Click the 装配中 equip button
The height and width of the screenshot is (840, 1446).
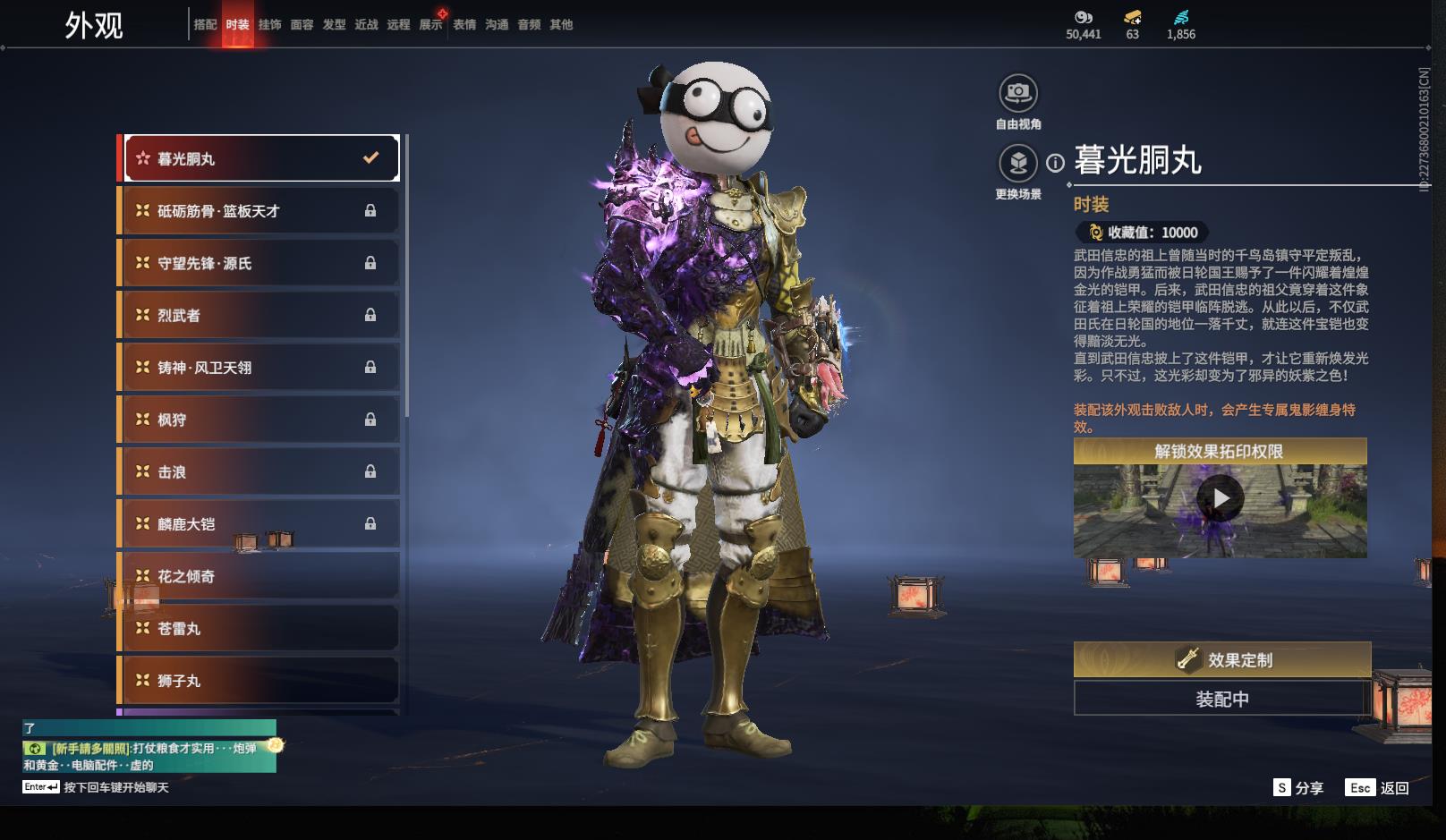[x=1221, y=699]
